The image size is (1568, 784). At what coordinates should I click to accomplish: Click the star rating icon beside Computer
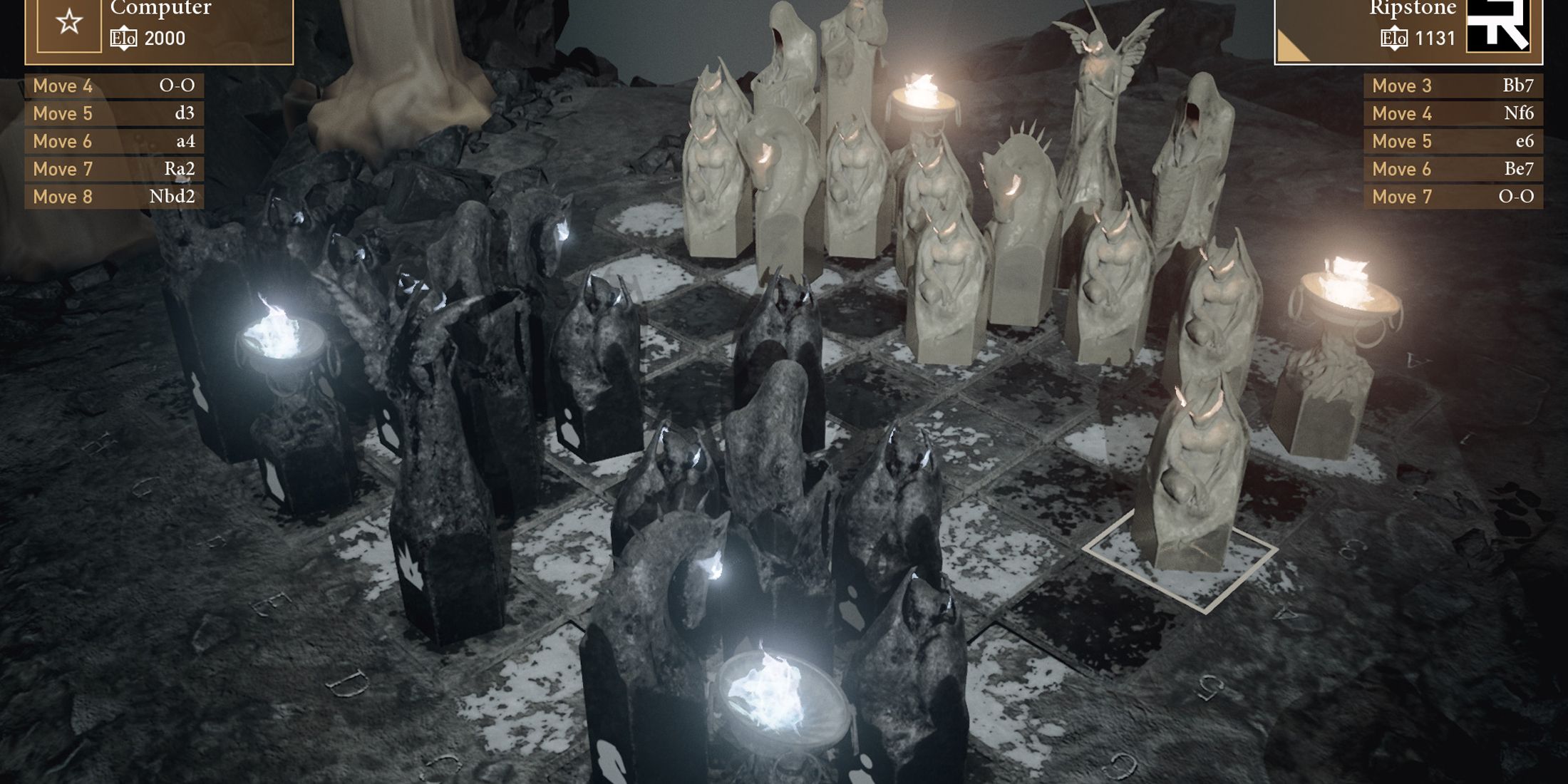(x=68, y=21)
